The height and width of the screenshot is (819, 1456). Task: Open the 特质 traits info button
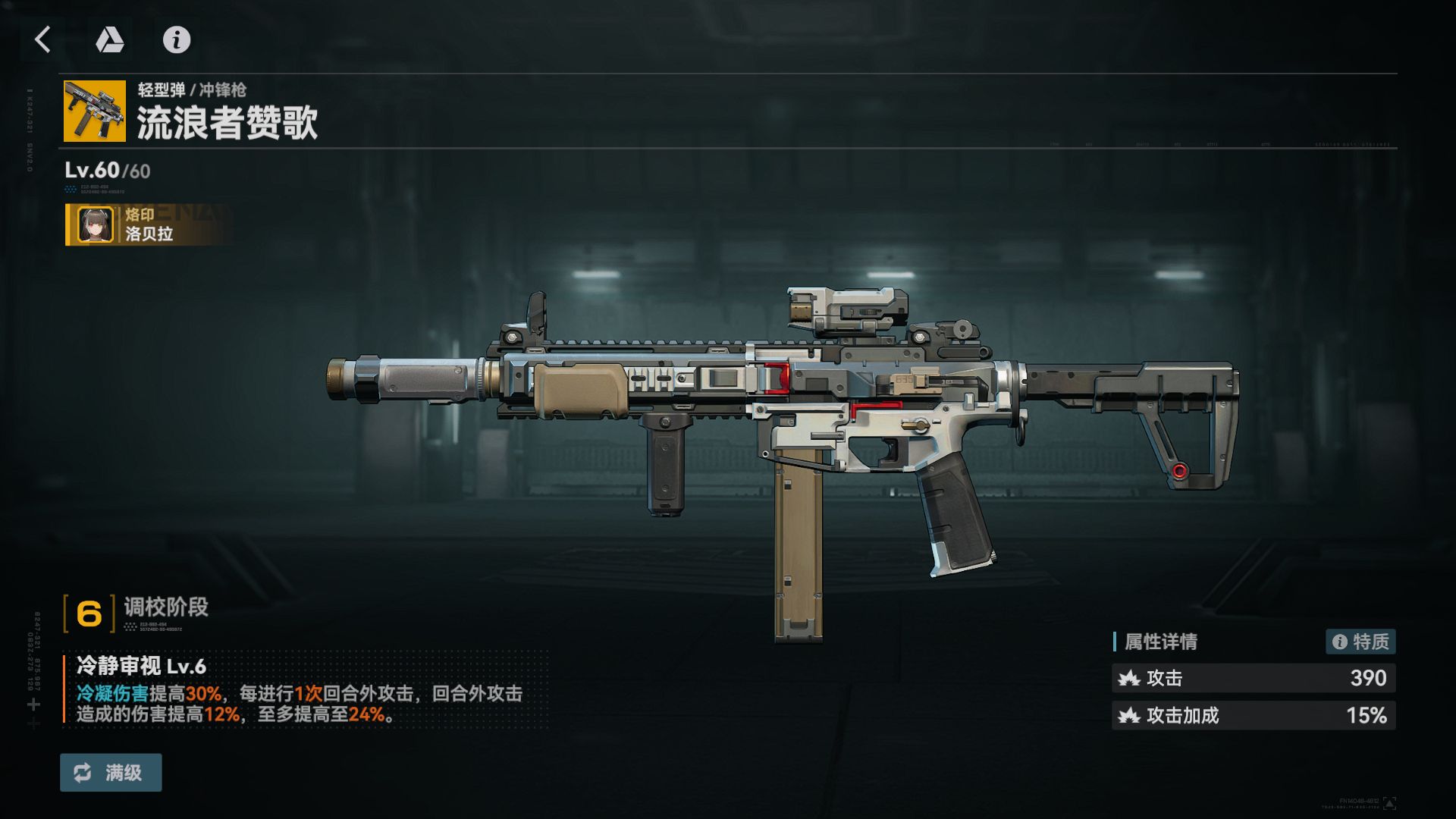point(1360,642)
